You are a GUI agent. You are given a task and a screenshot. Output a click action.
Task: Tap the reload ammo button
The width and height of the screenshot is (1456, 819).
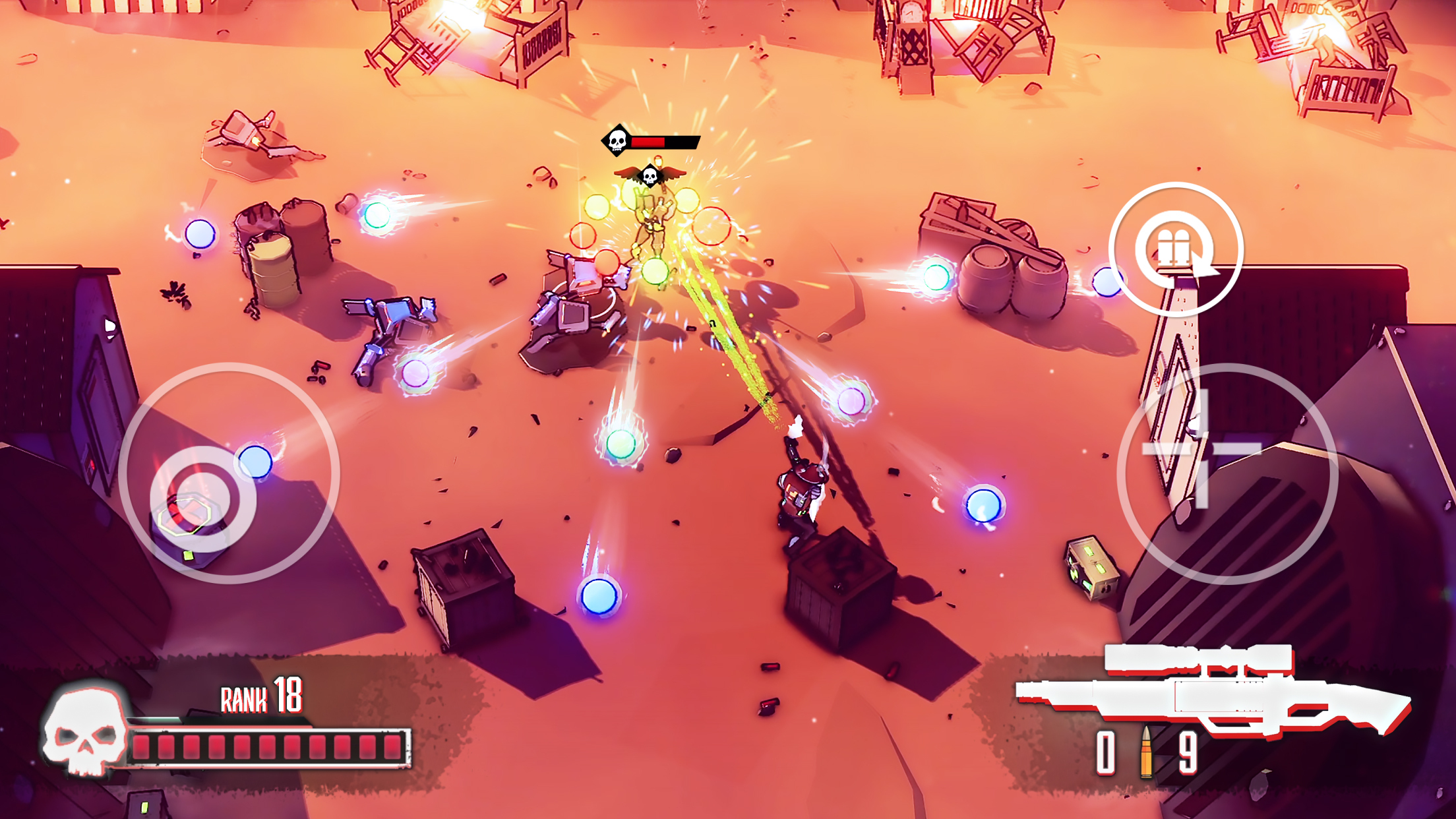coord(1176,250)
